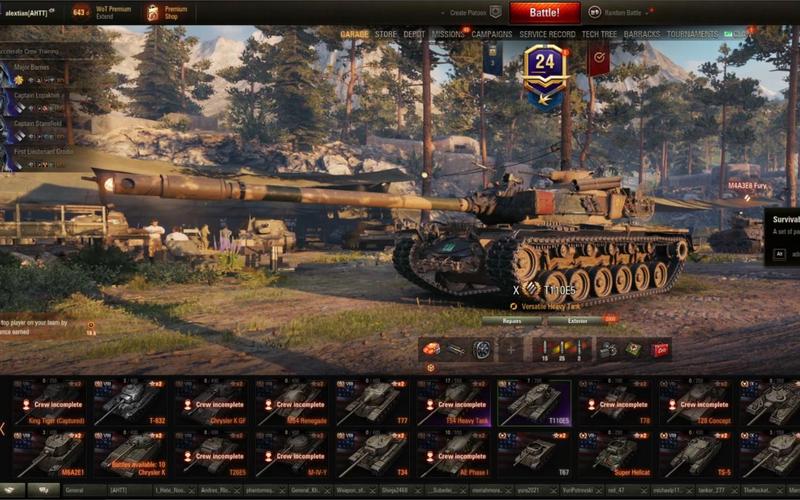Viewport: 800px width, 500px height.
Task: Open the level 24 Battle Pass badge
Action: pyautogui.click(x=545, y=72)
